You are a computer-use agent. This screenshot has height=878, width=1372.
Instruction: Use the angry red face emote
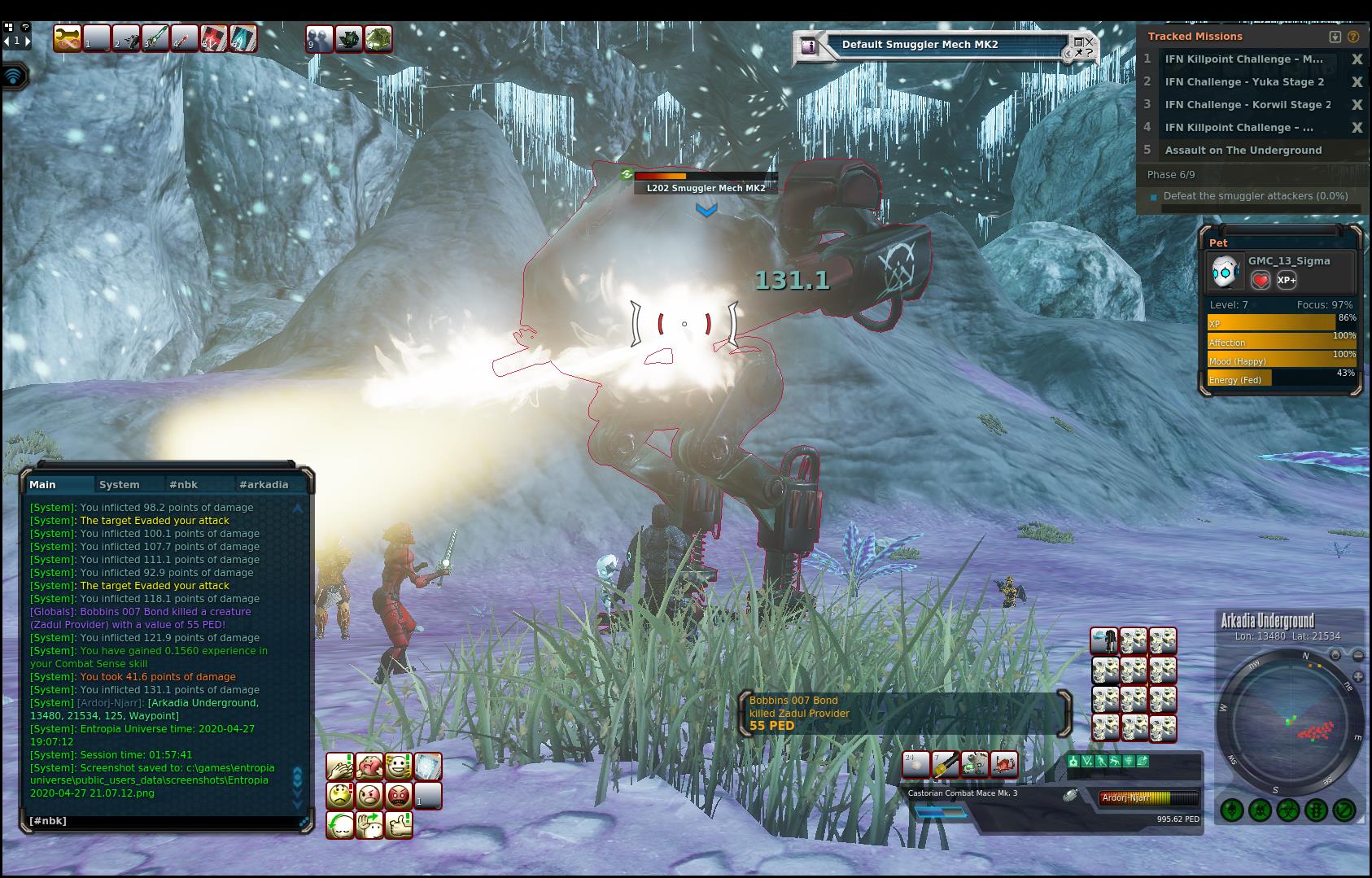pyautogui.click(x=399, y=795)
